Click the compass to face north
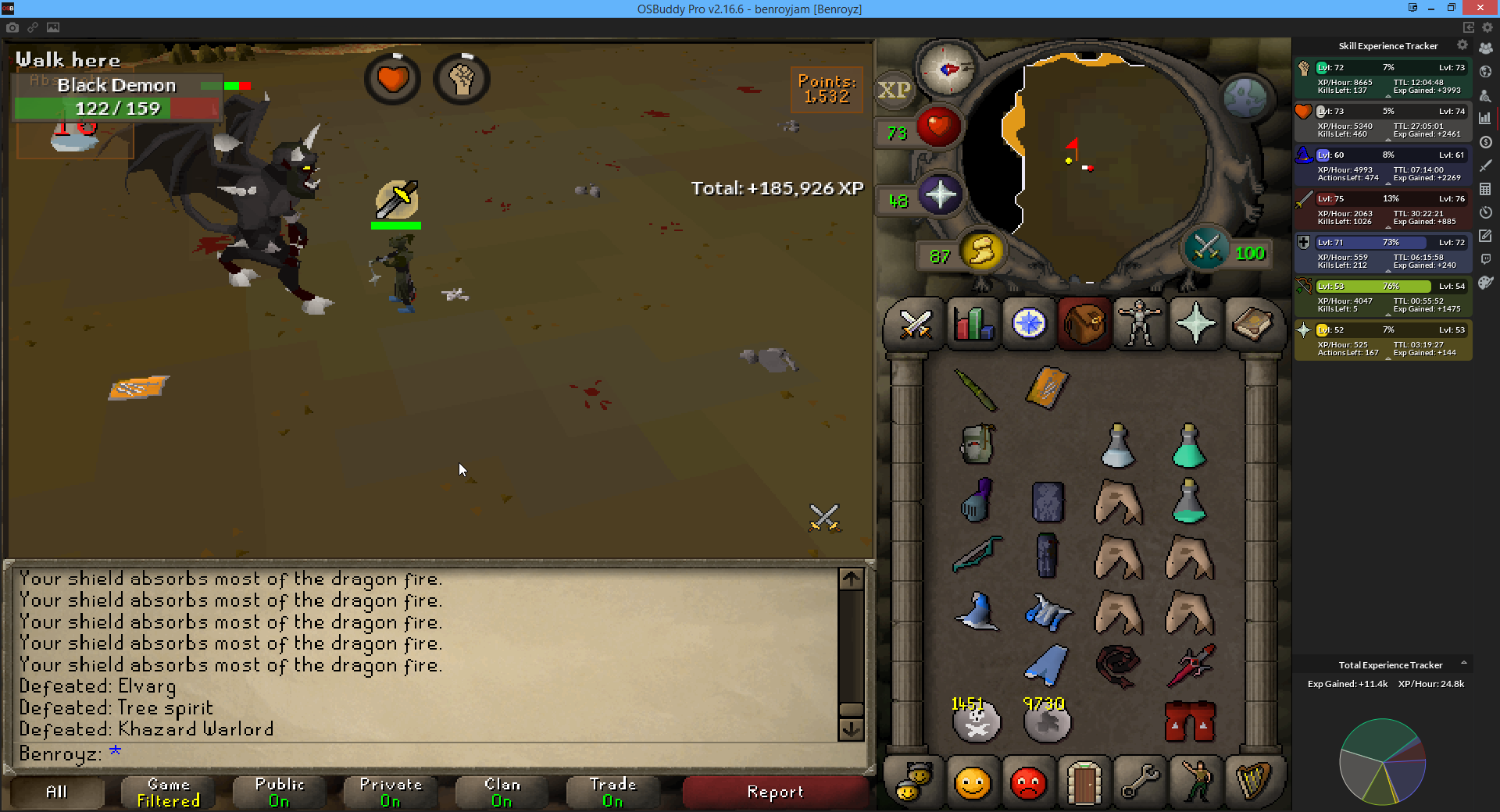The image size is (1500, 812). tap(947, 69)
